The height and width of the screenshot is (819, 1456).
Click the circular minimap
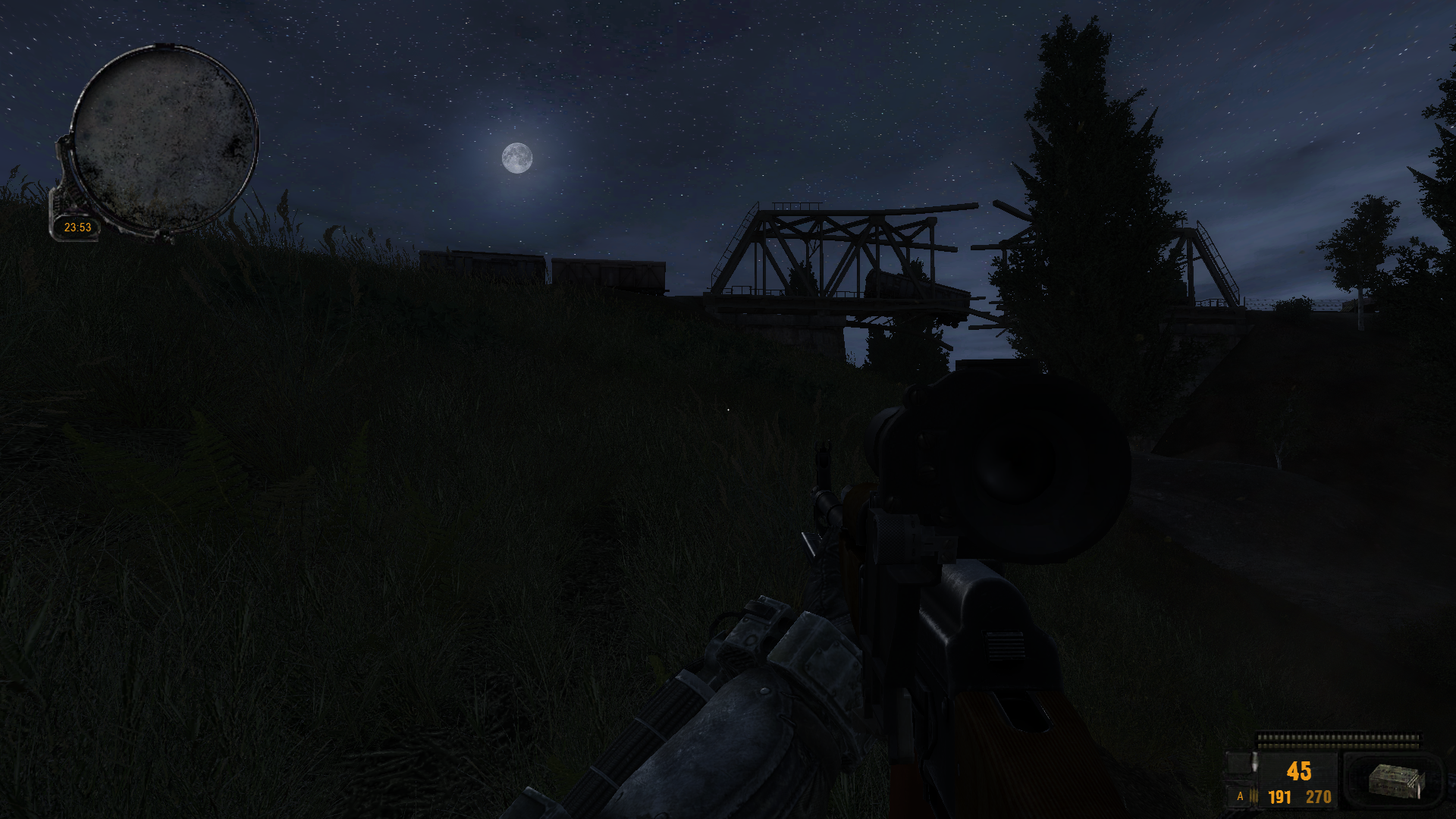(x=165, y=138)
